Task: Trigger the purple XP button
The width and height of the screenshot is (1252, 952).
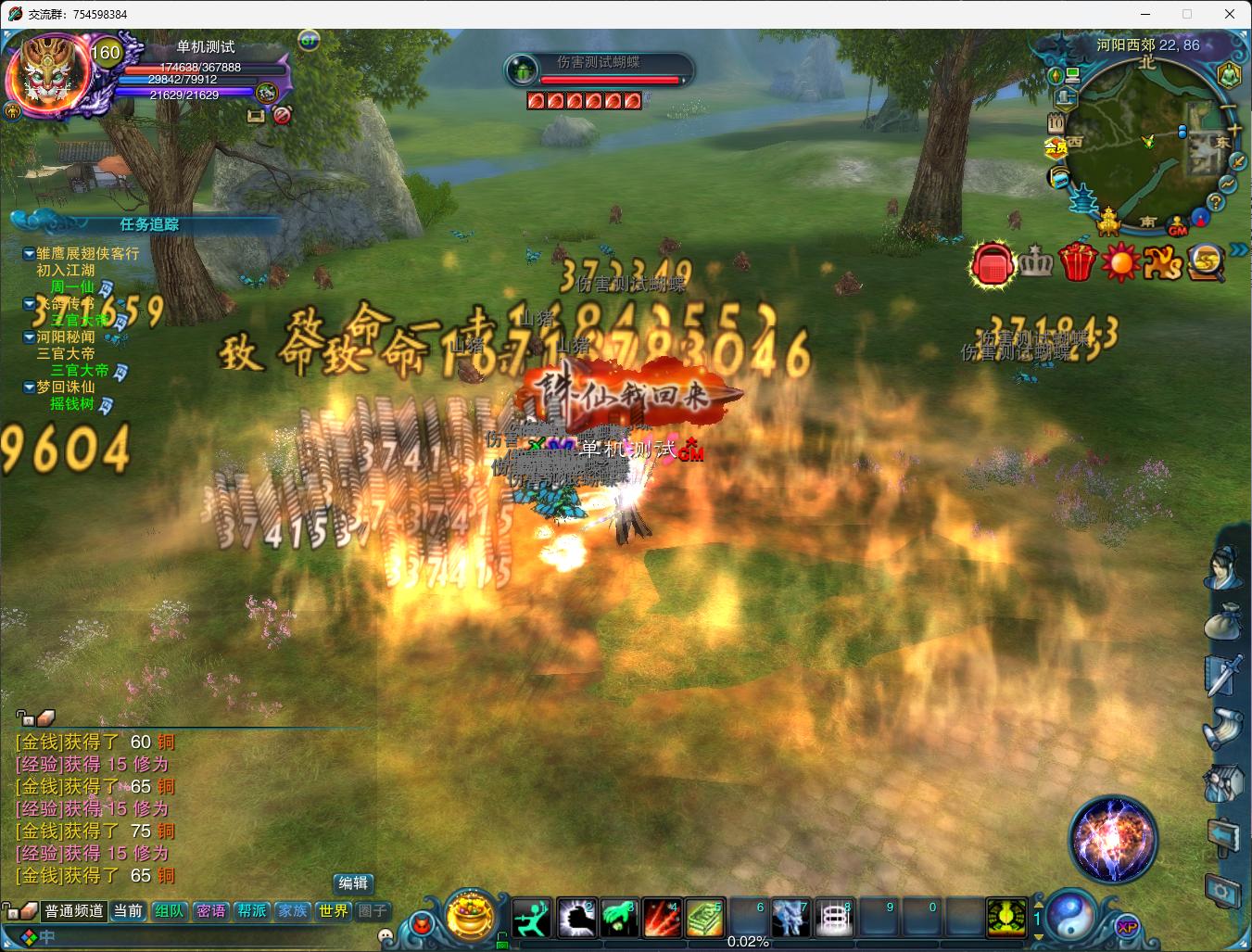Action: (1127, 927)
